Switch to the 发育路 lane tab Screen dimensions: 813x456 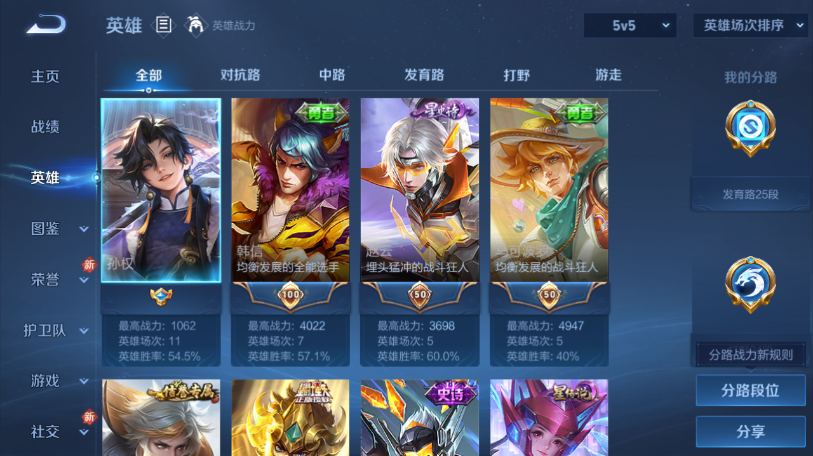click(424, 75)
